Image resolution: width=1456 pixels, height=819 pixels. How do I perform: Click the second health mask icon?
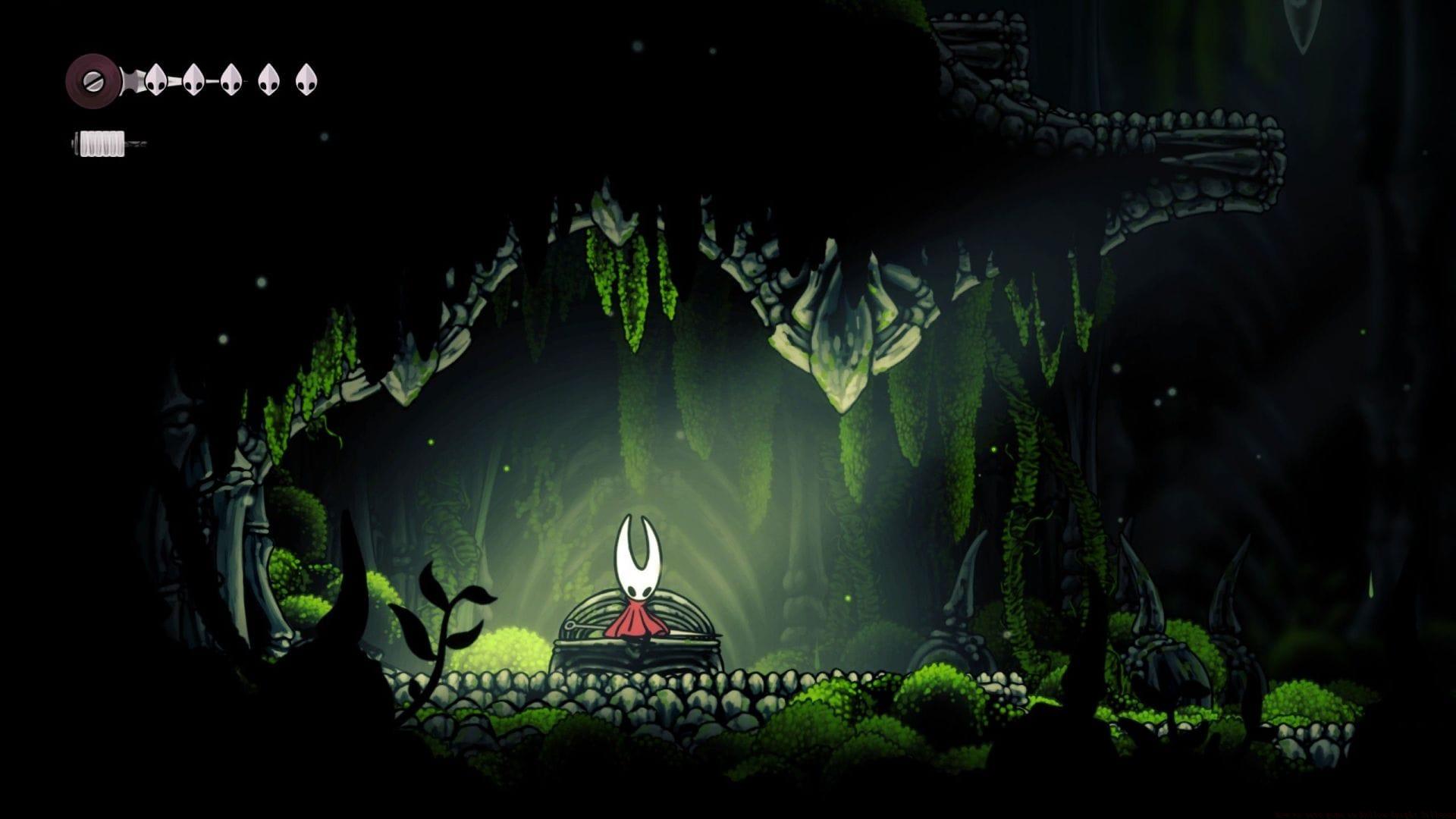(x=193, y=80)
